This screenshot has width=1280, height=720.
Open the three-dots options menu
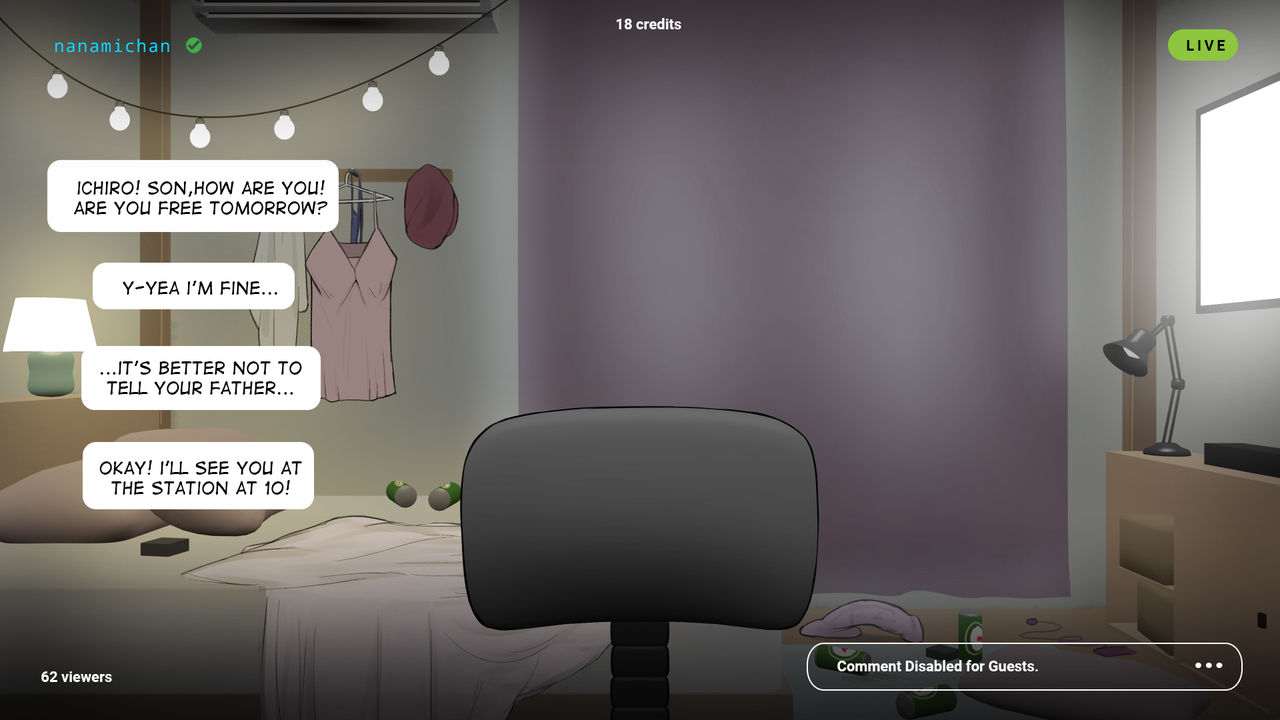pyautogui.click(x=1208, y=666)
